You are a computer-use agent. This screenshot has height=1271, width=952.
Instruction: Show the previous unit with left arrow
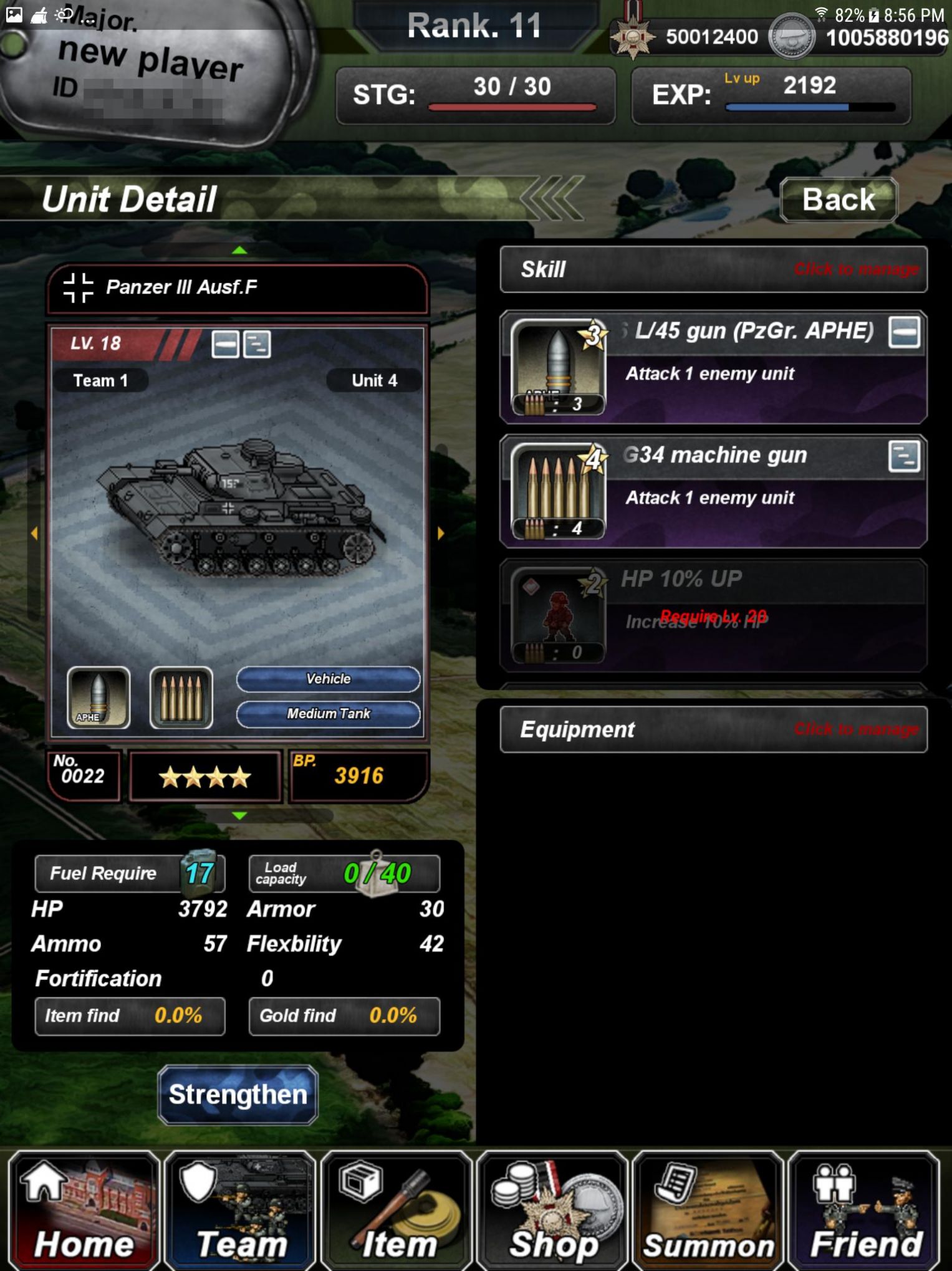point(34,533)
